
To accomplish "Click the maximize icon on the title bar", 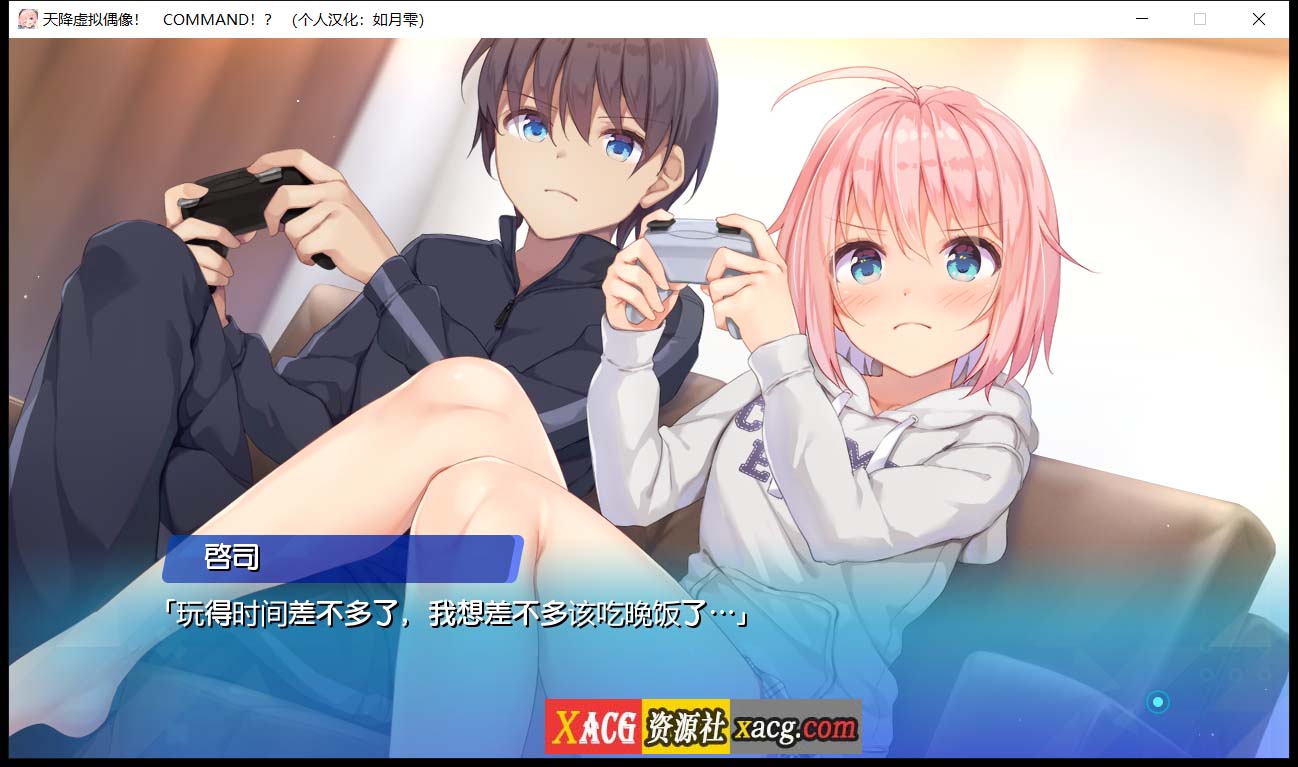I will pos(1199,19).
